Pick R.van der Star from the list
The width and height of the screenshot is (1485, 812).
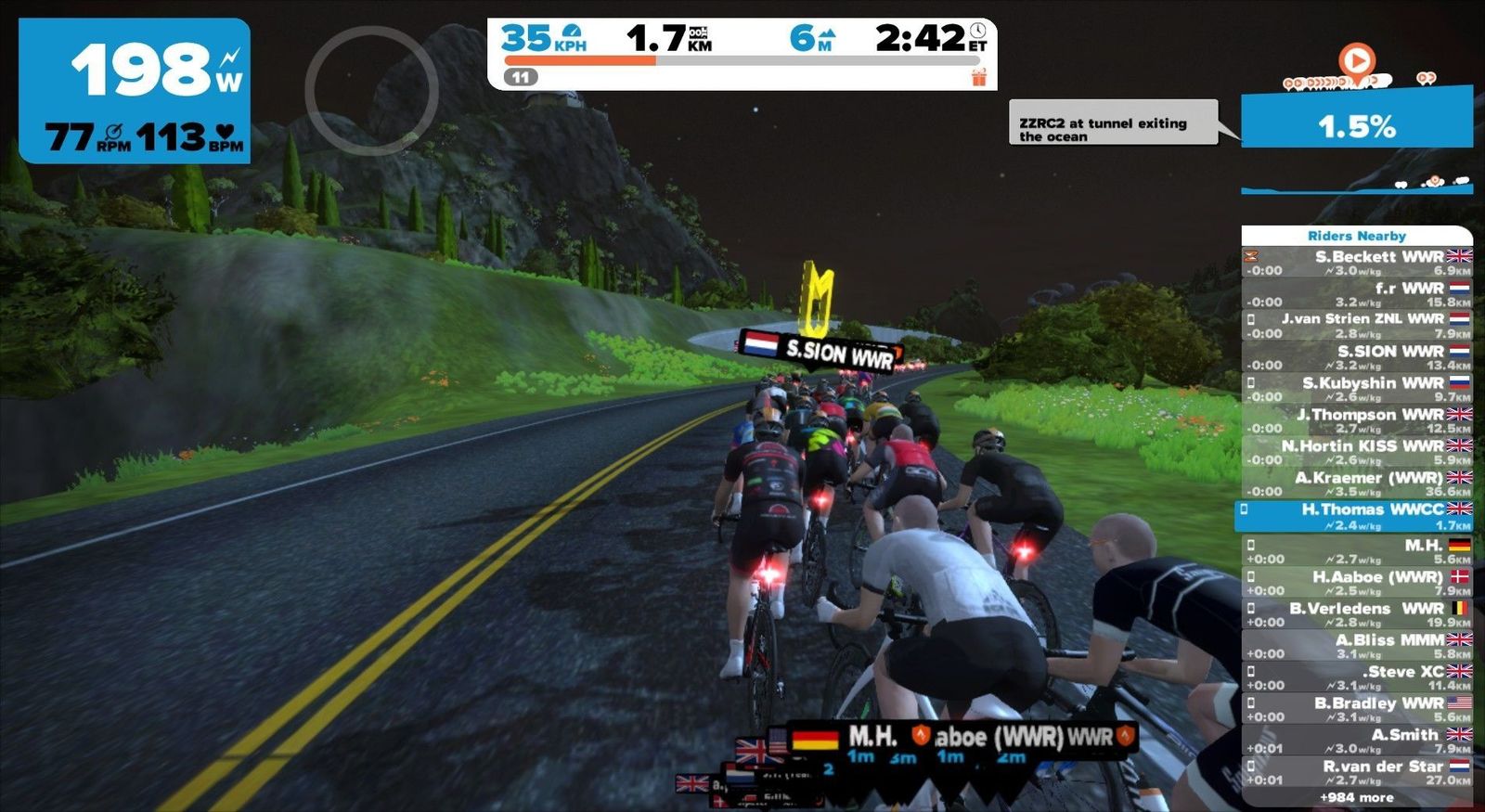pos(1357,772)
